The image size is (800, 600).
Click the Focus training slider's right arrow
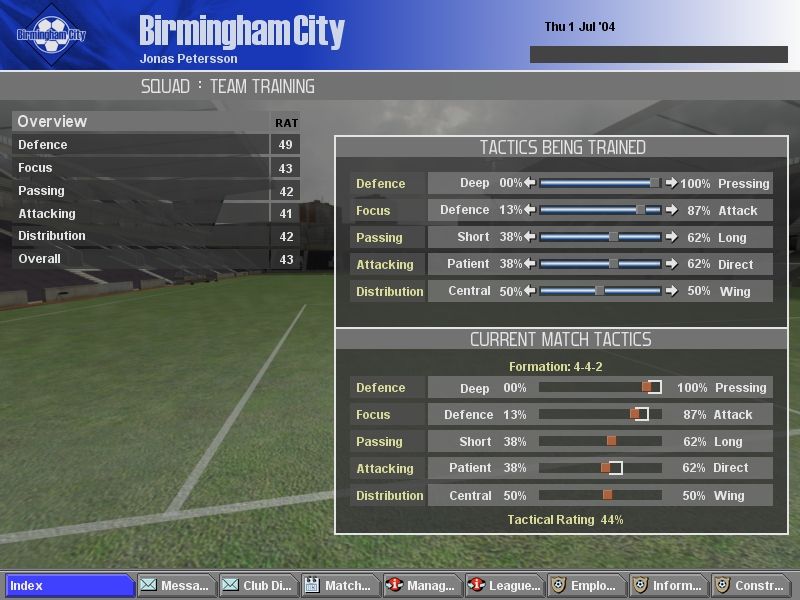point(671,211)
